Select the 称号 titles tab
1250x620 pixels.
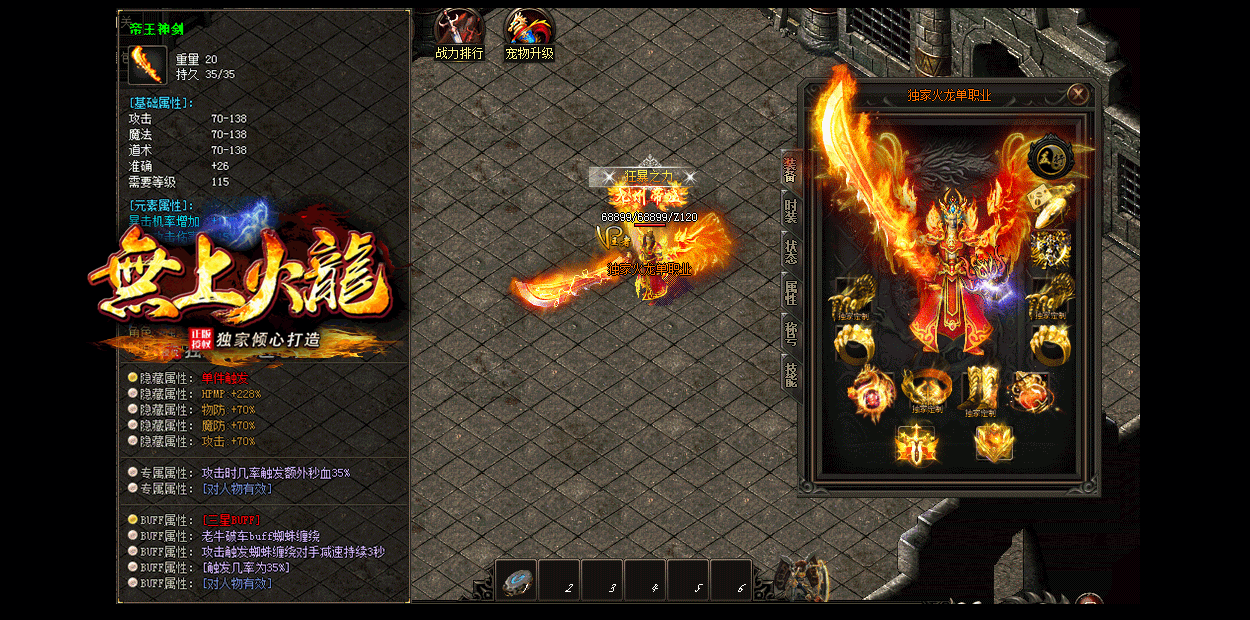[790, 332]
